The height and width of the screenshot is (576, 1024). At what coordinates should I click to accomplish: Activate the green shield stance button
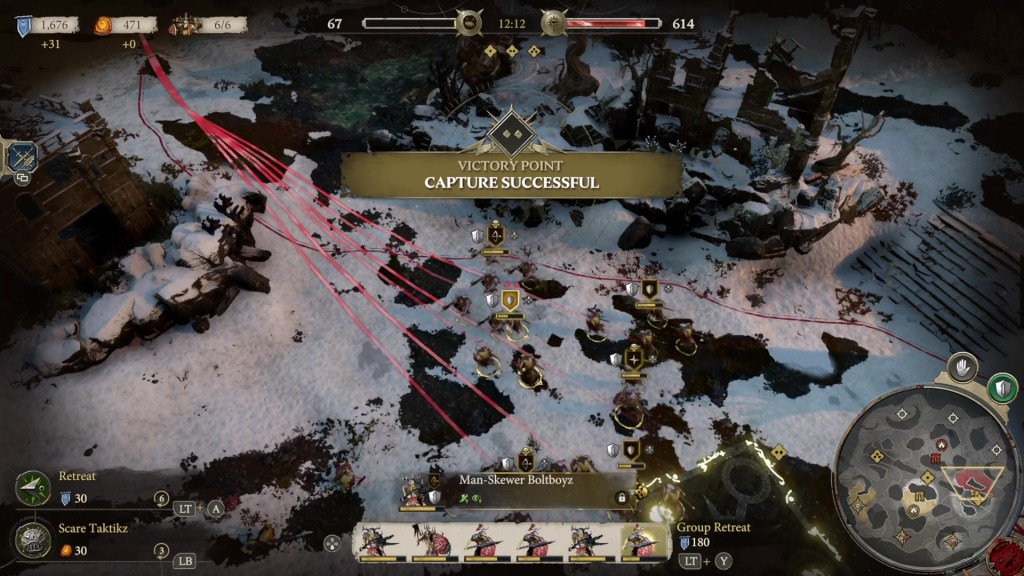[1001, 387]
